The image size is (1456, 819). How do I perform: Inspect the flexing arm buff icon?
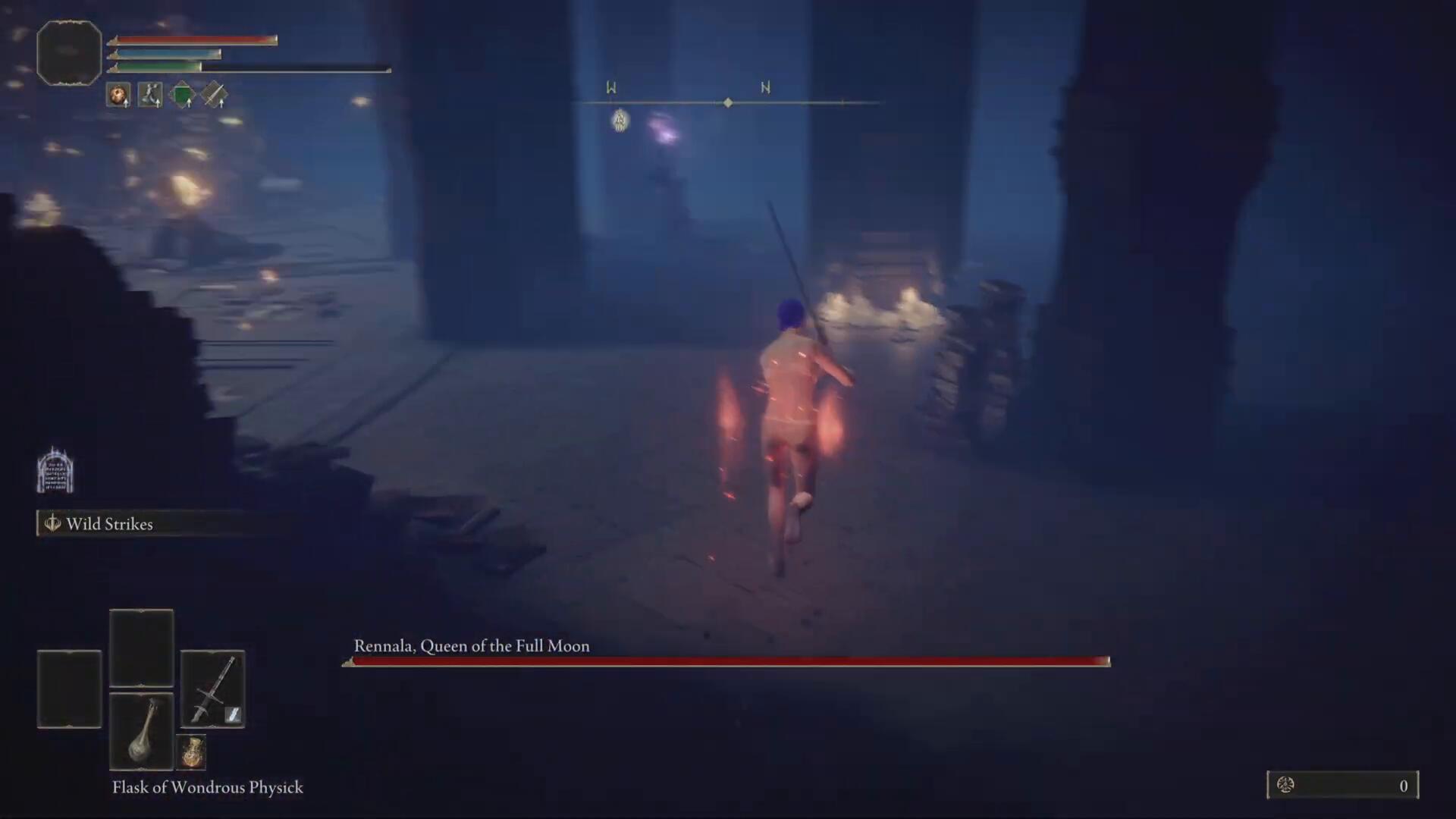150,96
